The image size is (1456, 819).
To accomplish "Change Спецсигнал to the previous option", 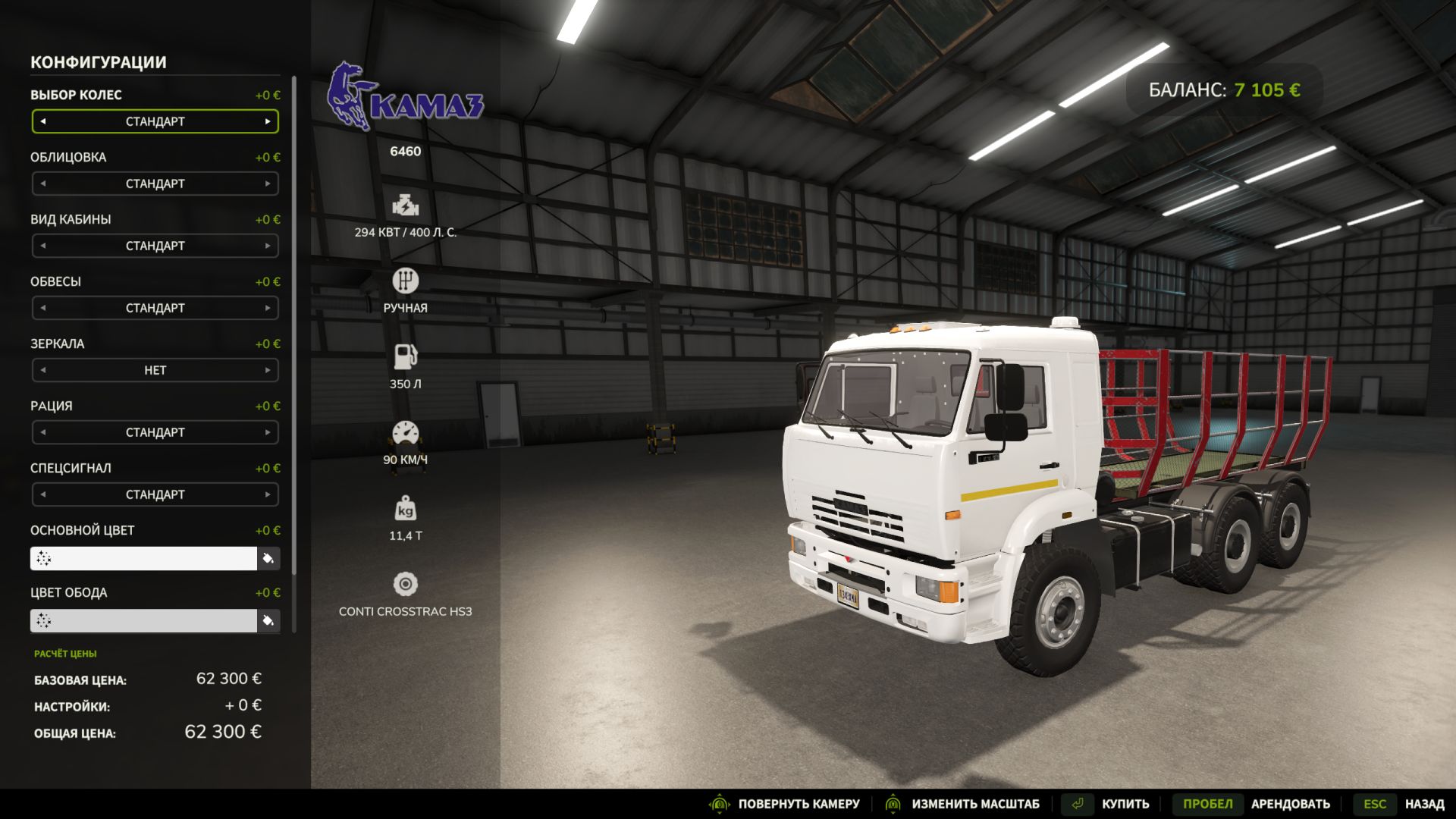I will point(43,494).
